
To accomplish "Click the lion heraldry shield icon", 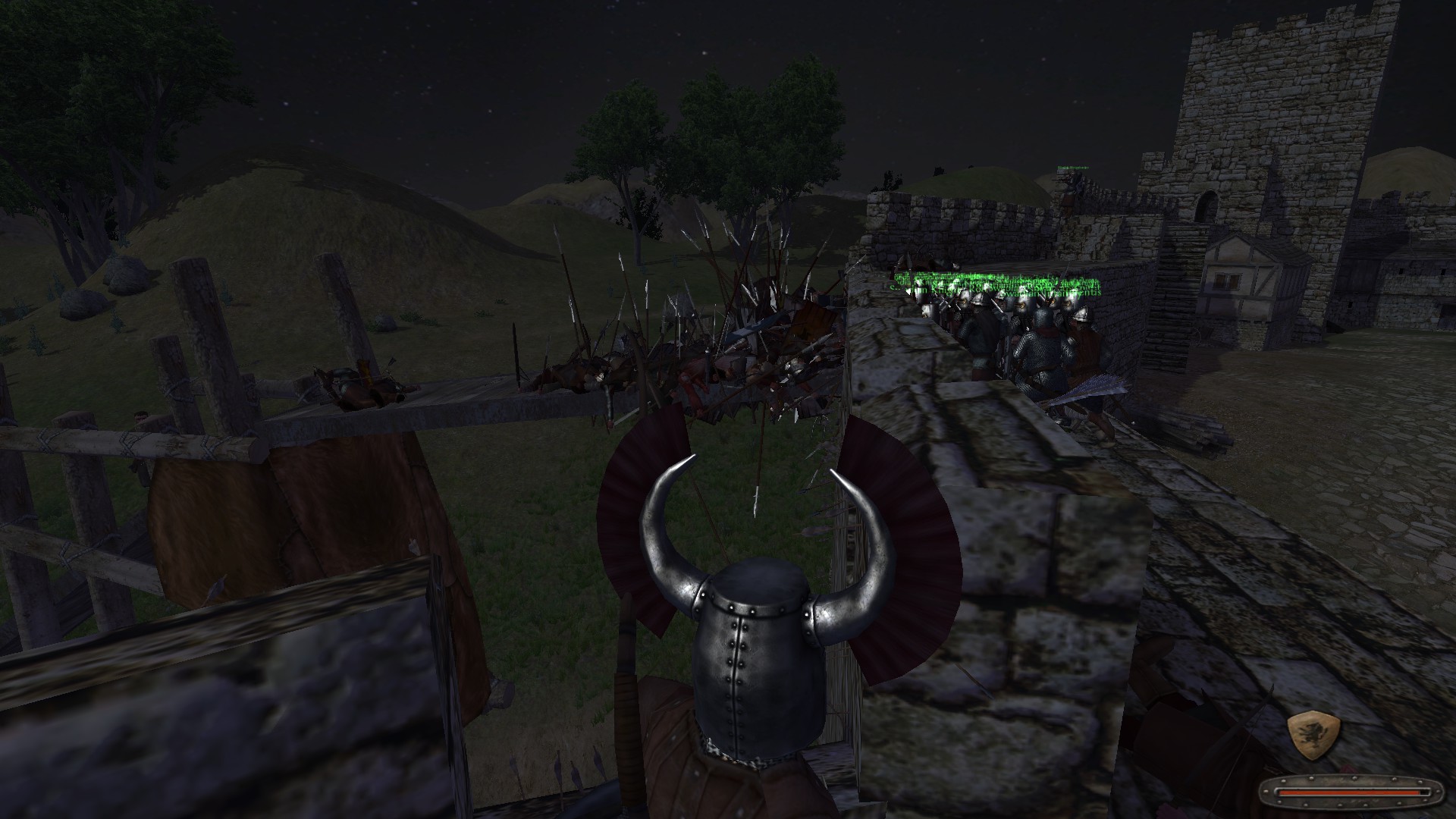I will 1313,736.
